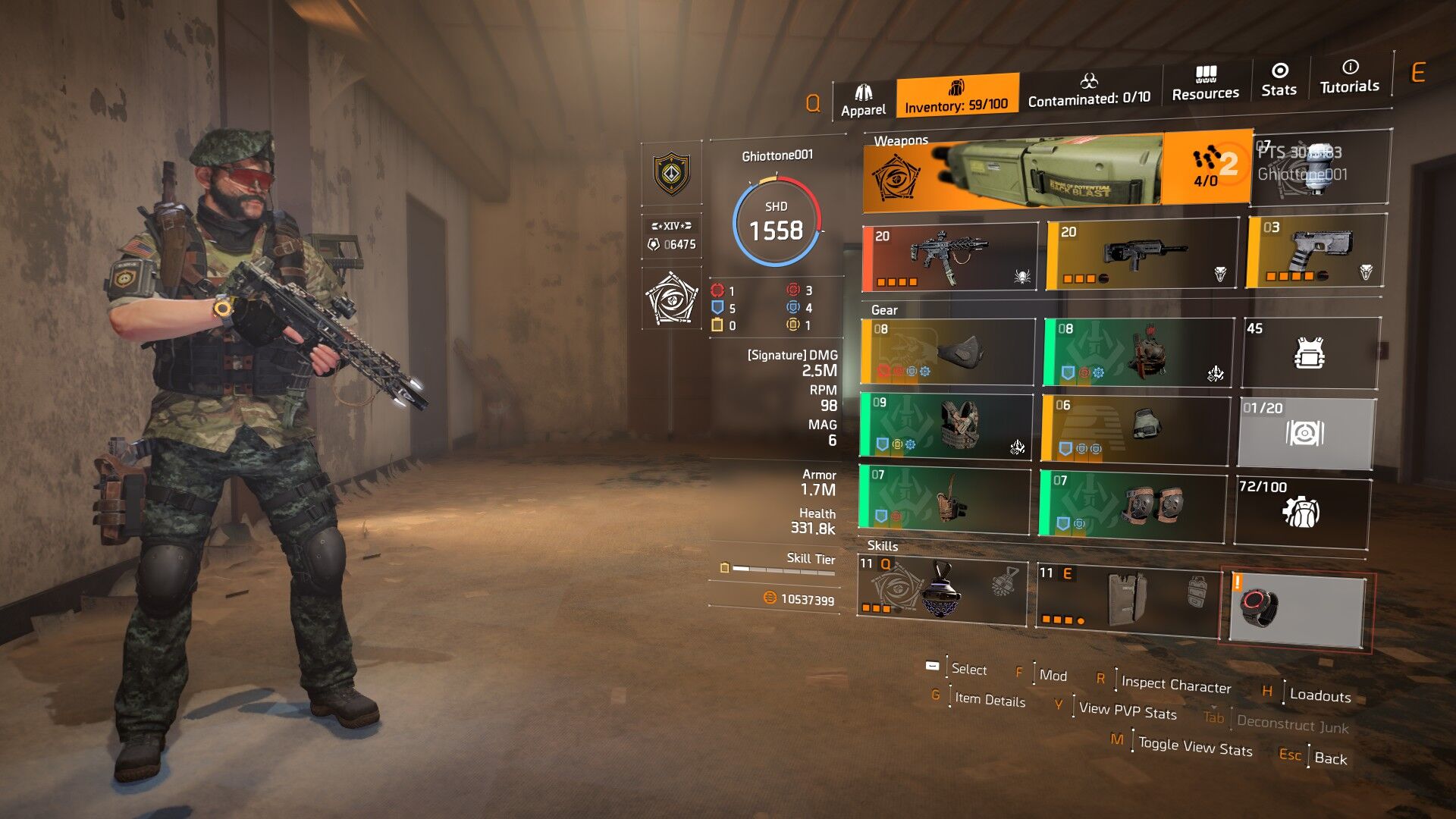
Task: Open the specialization emblem next to stats
Action: (671, 299)
